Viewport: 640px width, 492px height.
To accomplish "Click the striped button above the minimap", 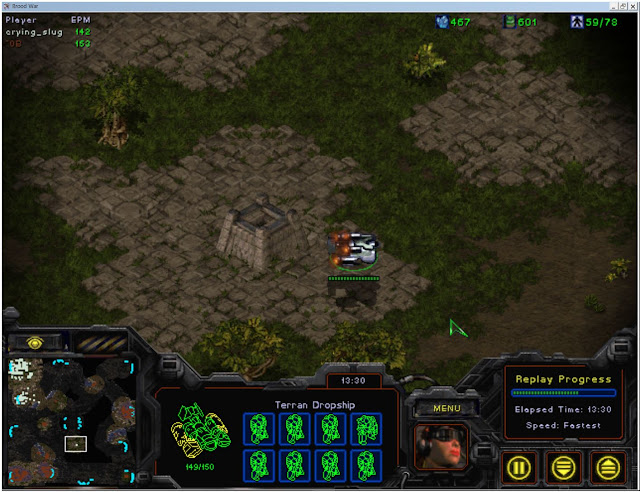I will (x=102, y=342).
